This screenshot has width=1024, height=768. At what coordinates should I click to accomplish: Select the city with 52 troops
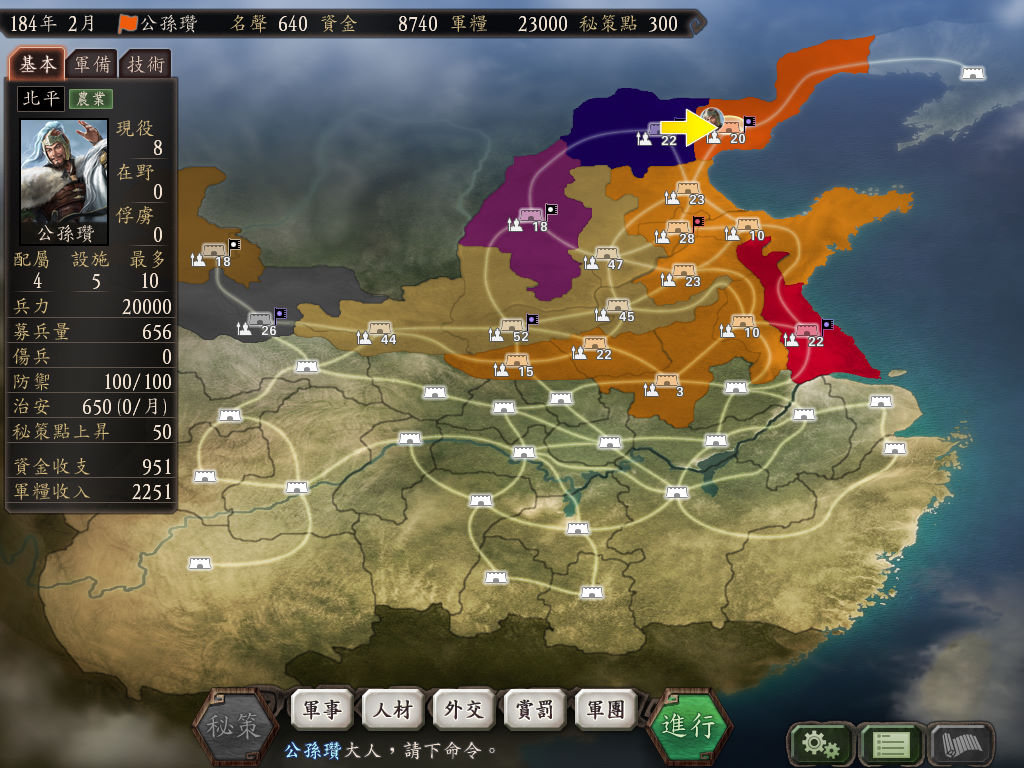point(512,327)
